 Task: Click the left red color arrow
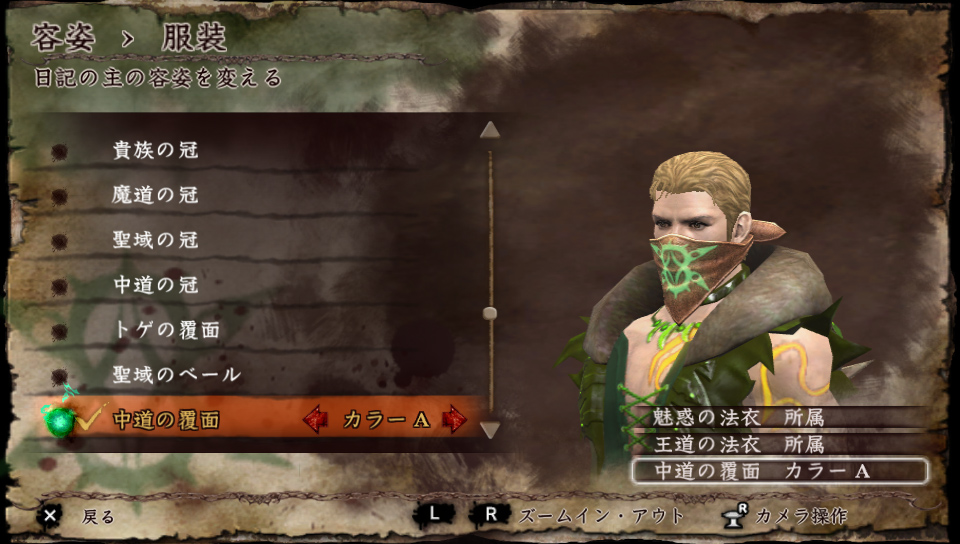pos(315,420)
